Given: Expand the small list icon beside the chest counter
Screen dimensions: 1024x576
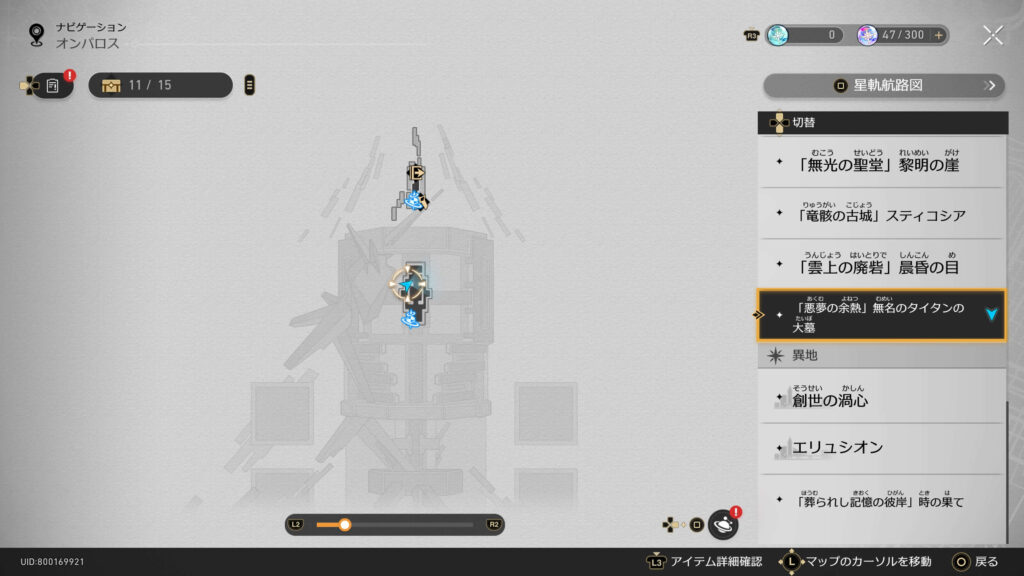Looking at the screenshot, I should pos(249,85).
